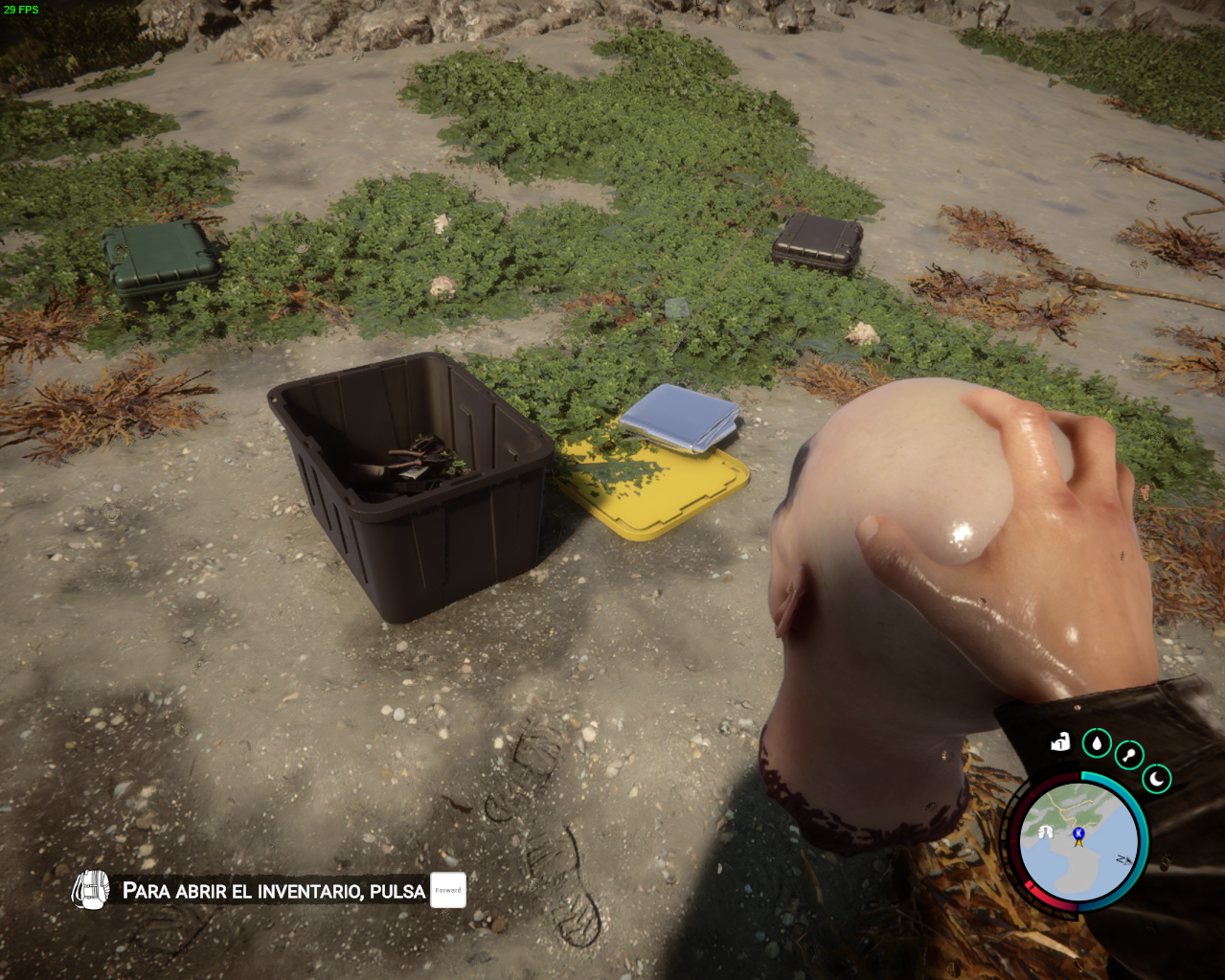Click the crescent moon rest icon
1225x980 pixels.
click(1157, 778)
